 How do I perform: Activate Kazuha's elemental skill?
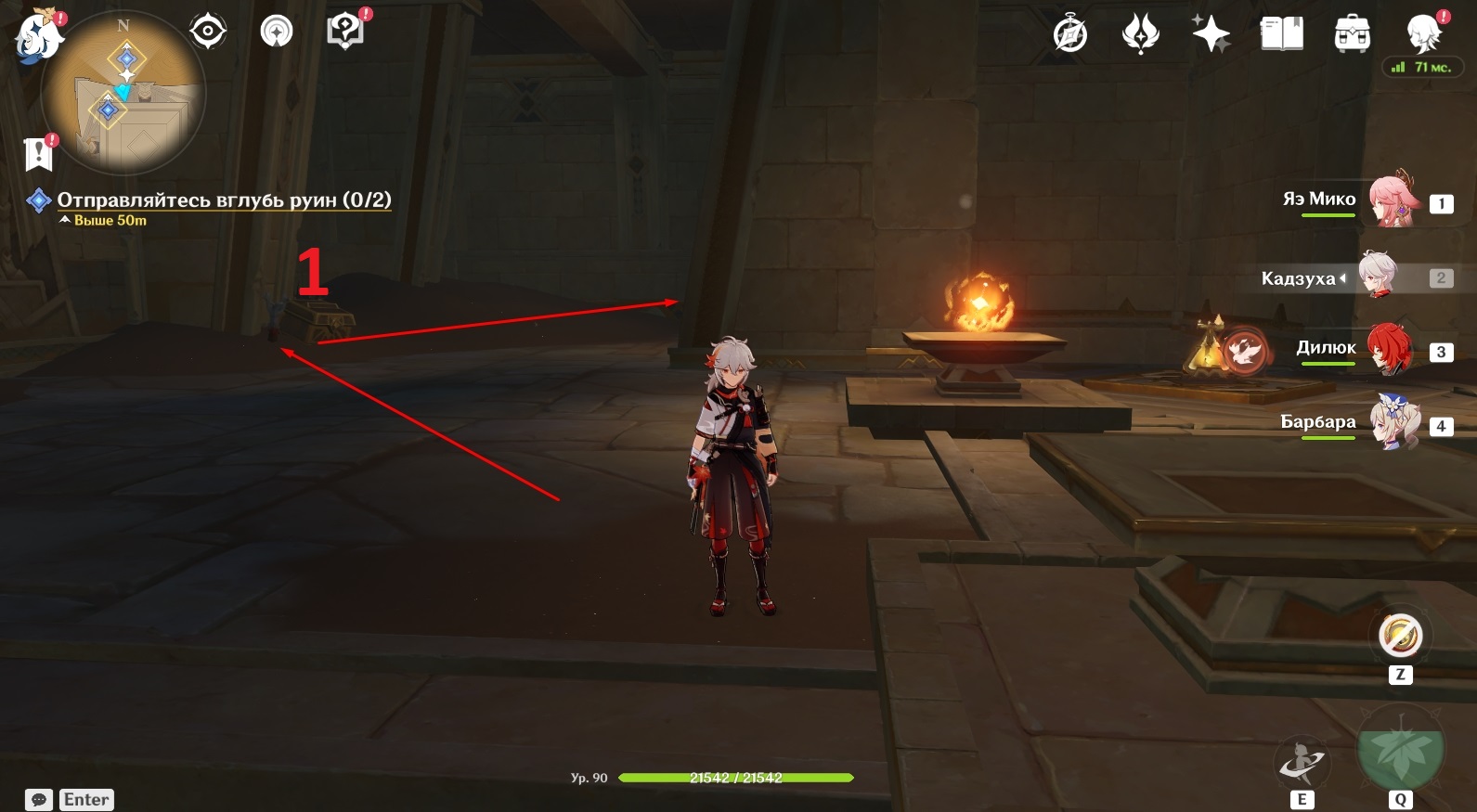[x=1302, y=763]
